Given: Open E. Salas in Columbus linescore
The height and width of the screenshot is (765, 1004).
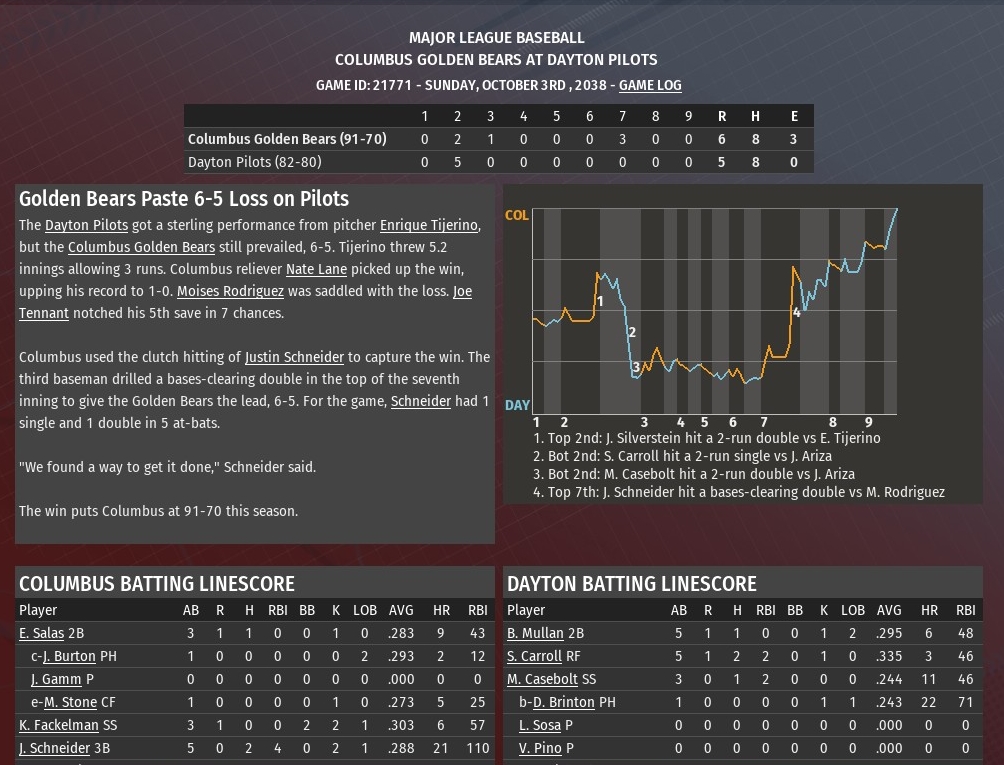Looking at the screenshot, I should 41,633.
